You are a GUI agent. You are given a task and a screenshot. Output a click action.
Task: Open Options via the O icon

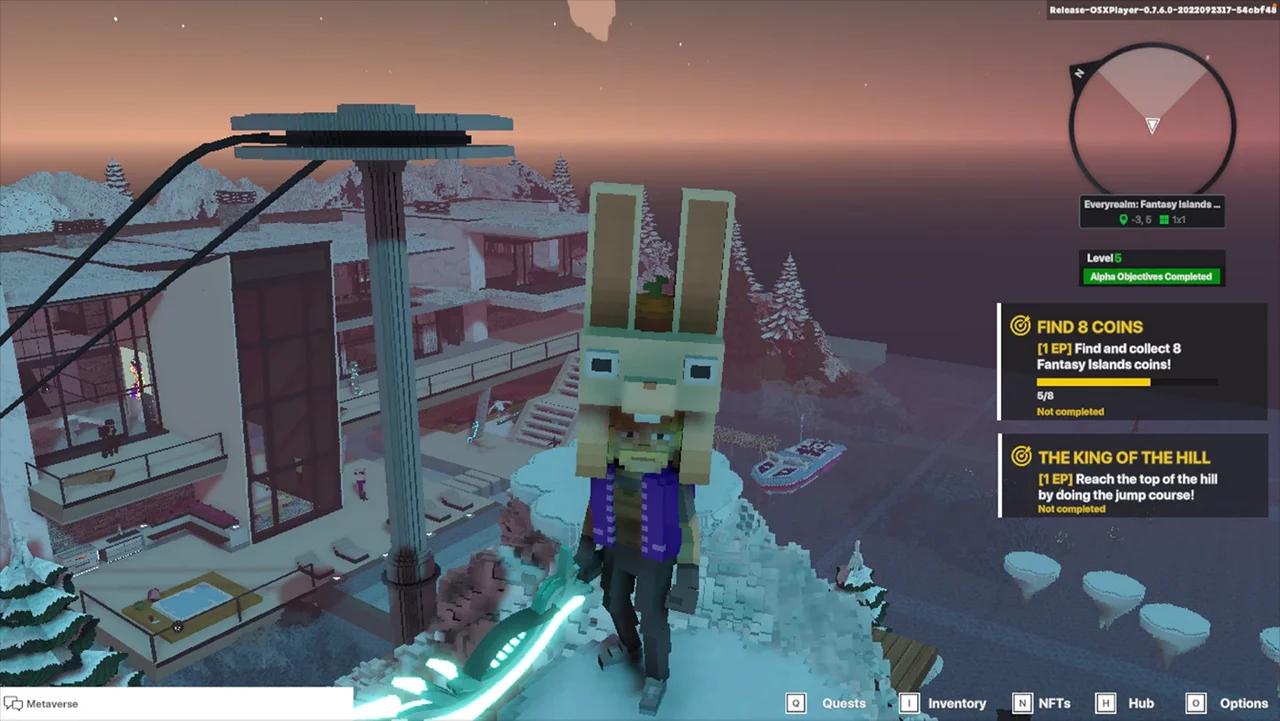click(x=1196, y=703)
